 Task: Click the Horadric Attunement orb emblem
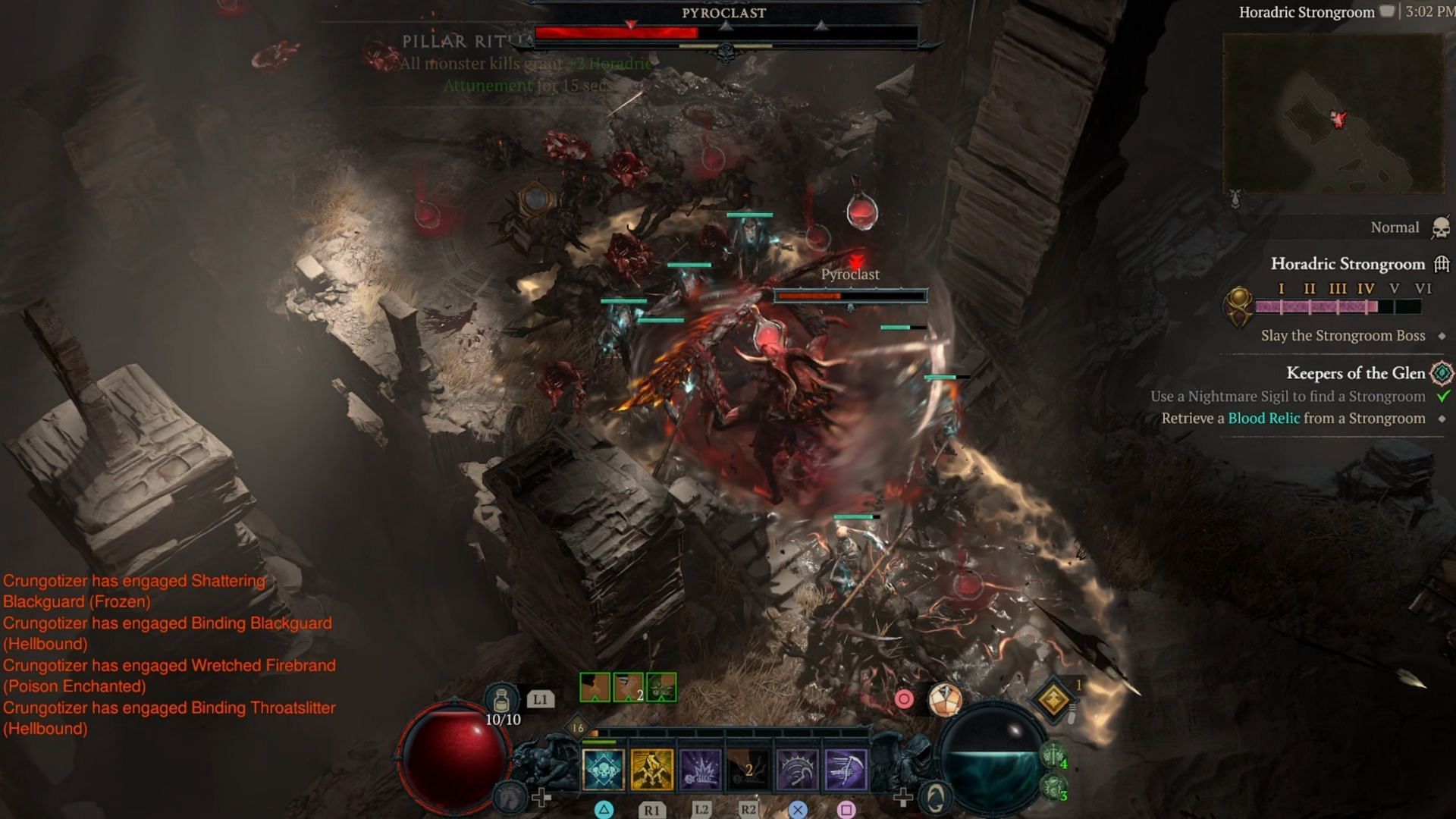point(1238,306)
